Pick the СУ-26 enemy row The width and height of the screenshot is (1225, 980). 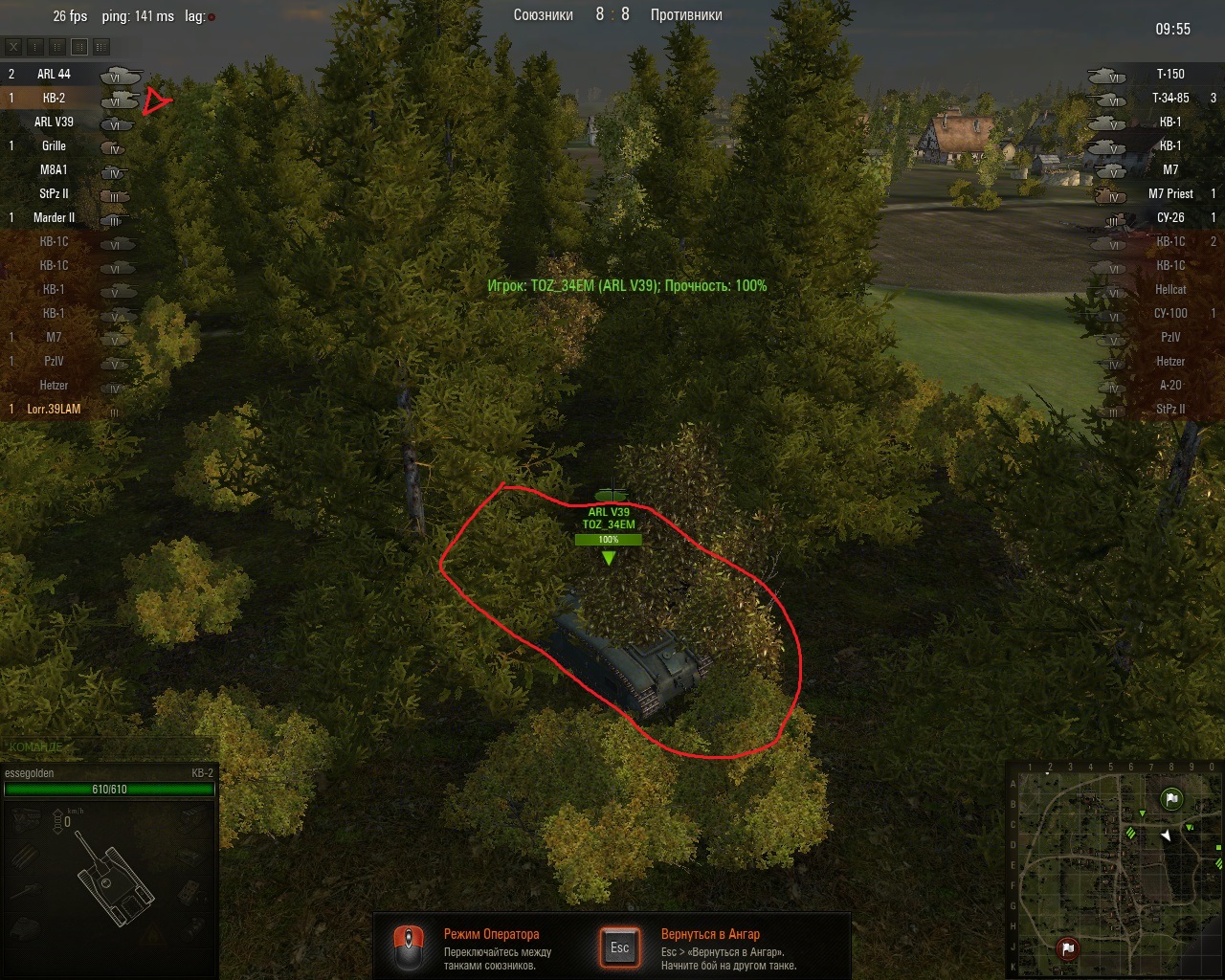tap(1169, 217)
